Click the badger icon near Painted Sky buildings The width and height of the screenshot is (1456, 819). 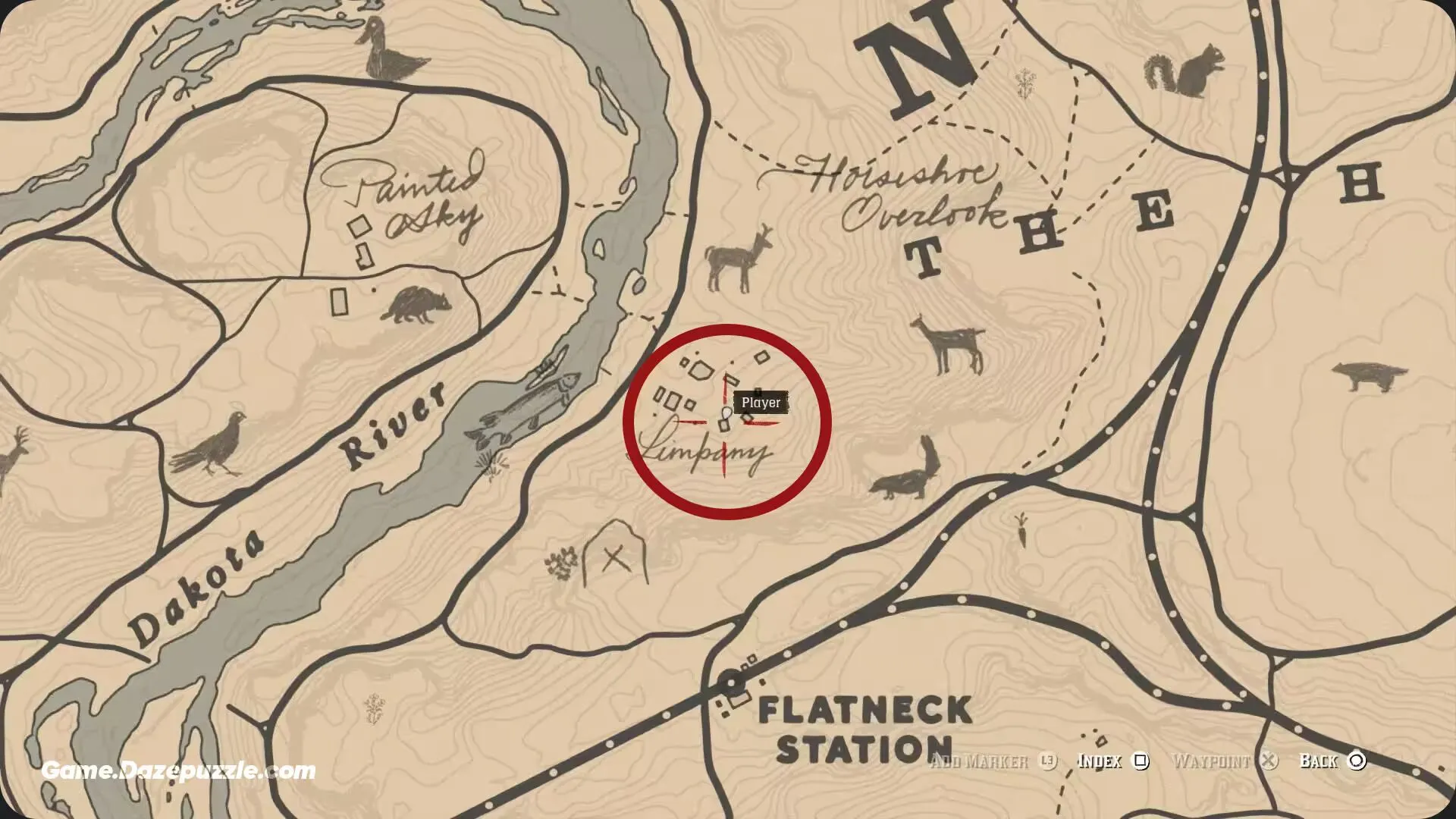click(413, 303)
